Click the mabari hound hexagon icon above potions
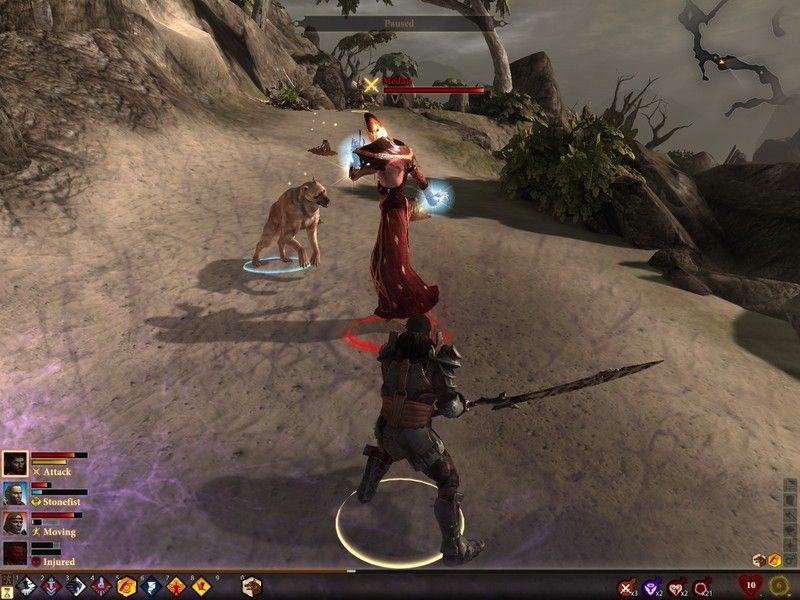 pos(759,559)
